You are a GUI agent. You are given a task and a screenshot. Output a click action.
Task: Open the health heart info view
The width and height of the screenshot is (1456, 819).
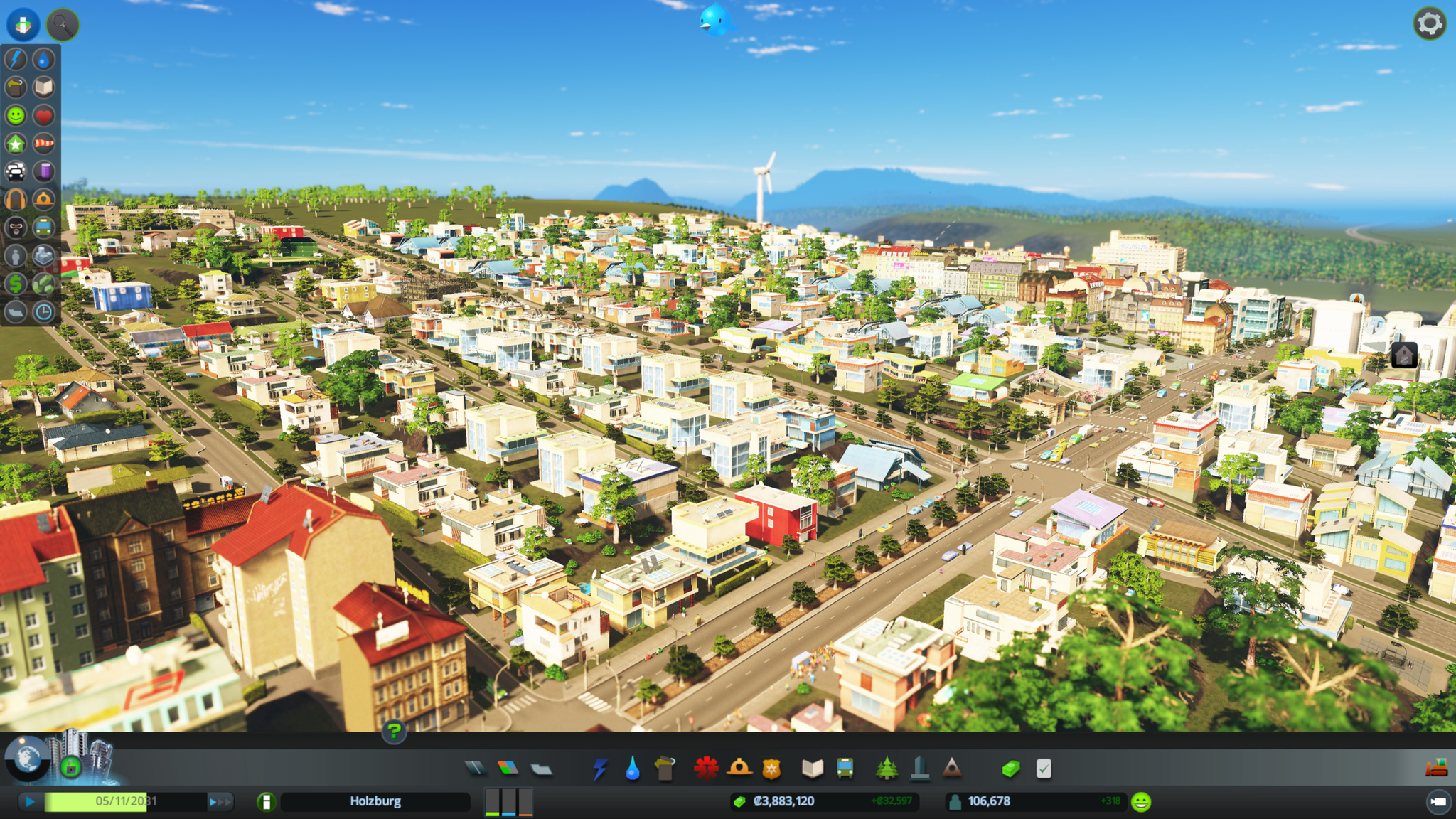[x=44, y=115]
